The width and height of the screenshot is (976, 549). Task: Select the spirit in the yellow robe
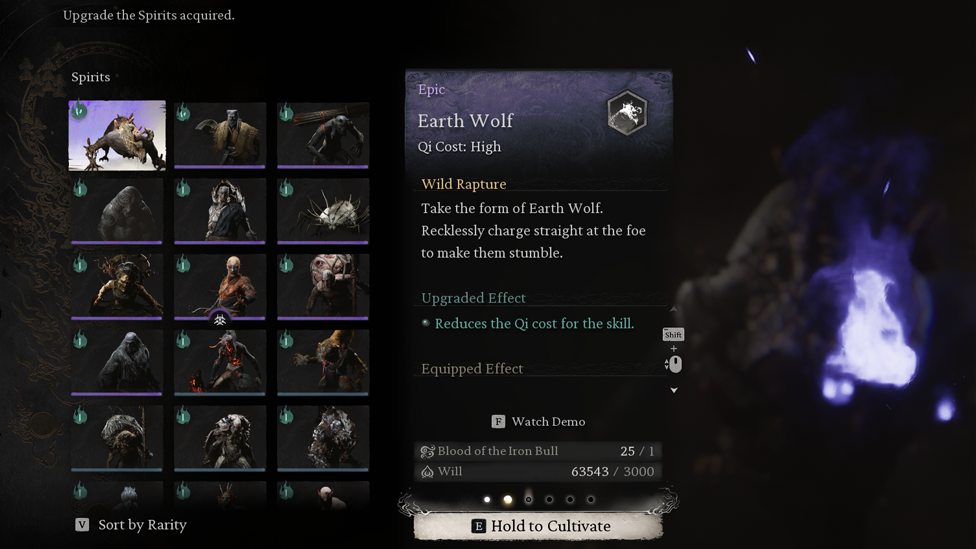[x=220, y=135]
